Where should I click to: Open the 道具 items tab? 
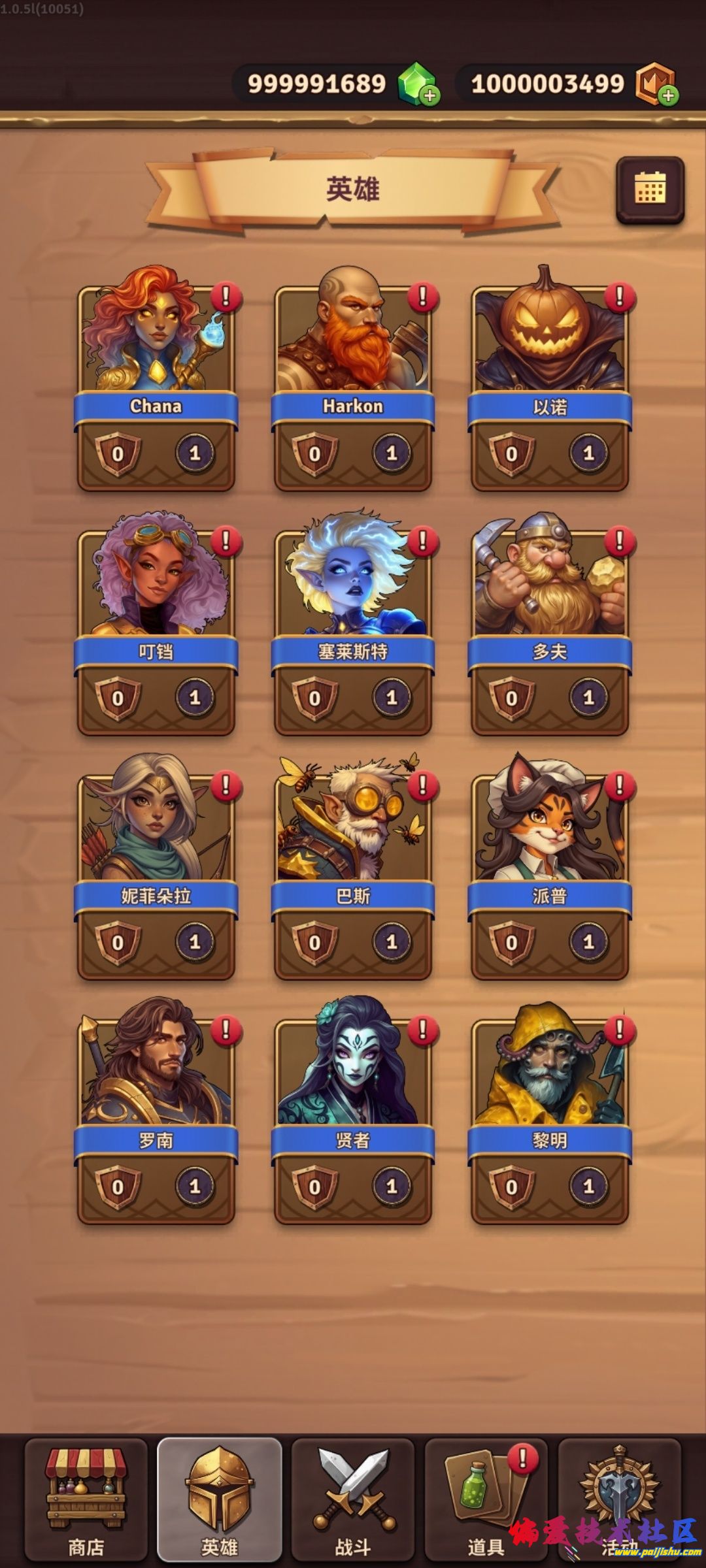[486, 1500]
